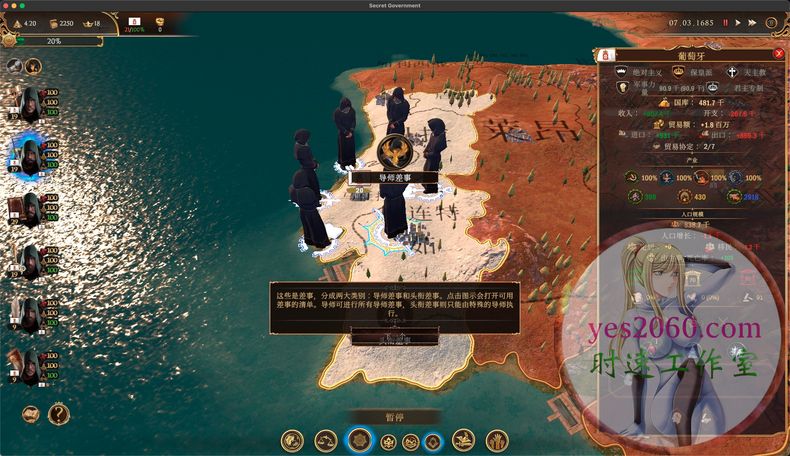Screen dimensions: 790x456
Task: Switch to fast-forward speed
Action: point(751,22)
